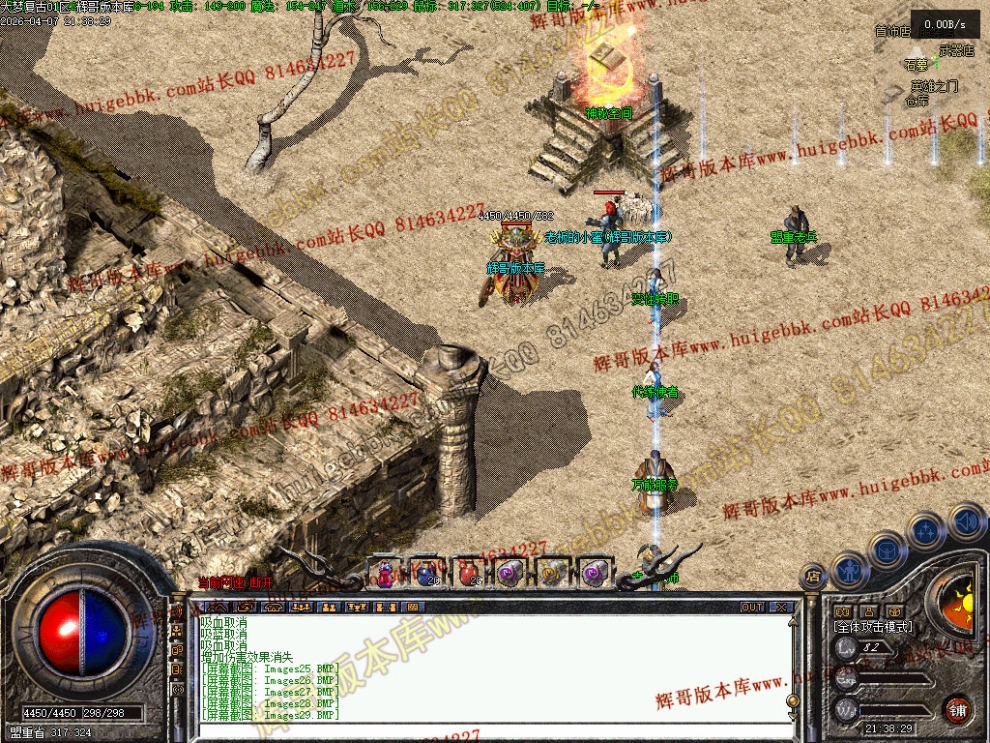Close the chat panel with X

tap(781, 607)
